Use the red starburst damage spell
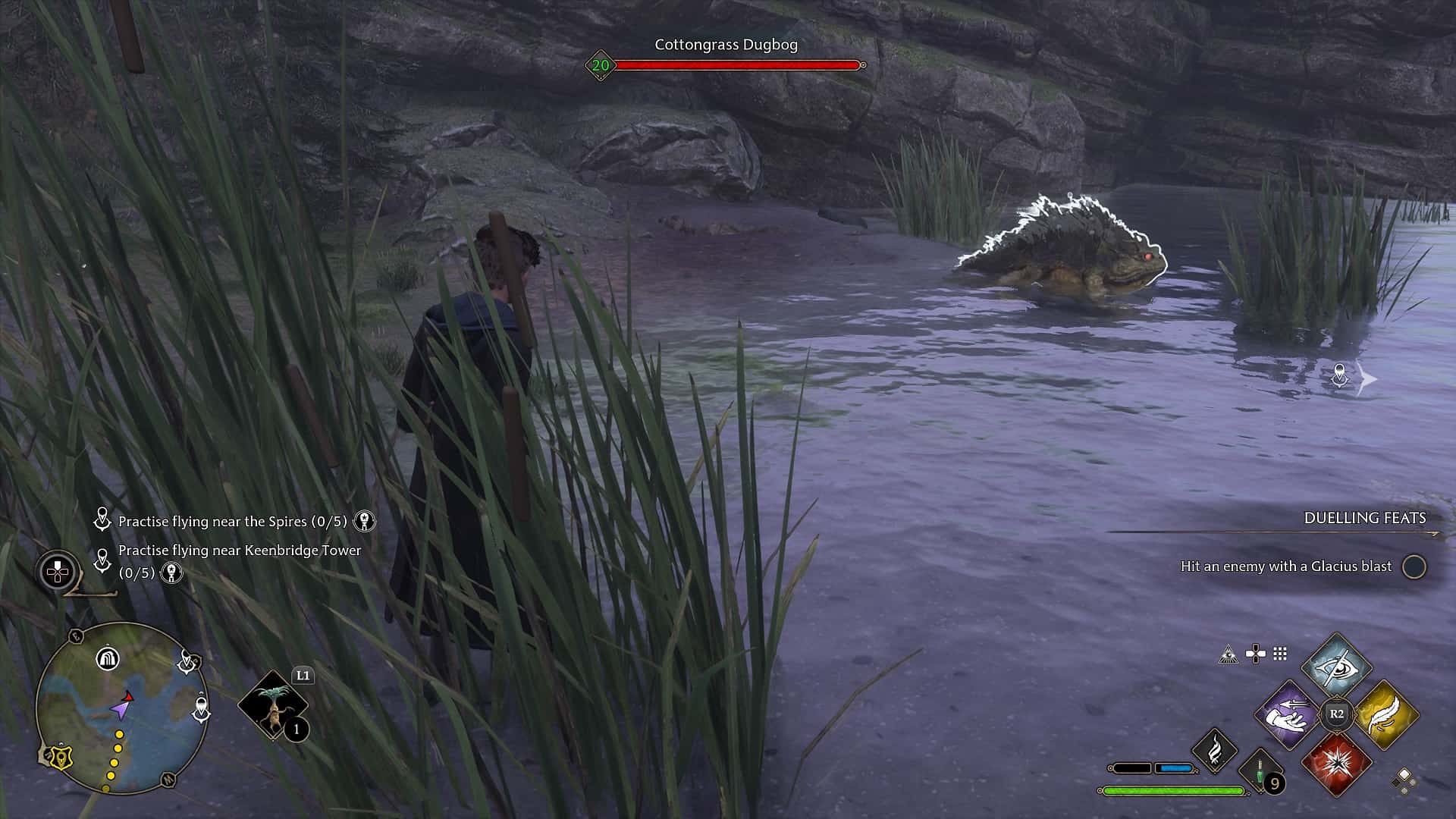1456x819 pixels. pyautogui.click(x=1336, y=763)
